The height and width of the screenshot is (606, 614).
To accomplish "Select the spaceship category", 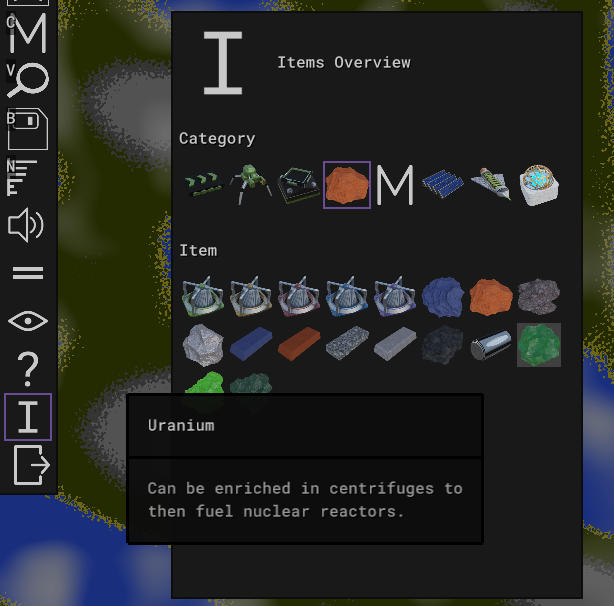I will point(491,185).
